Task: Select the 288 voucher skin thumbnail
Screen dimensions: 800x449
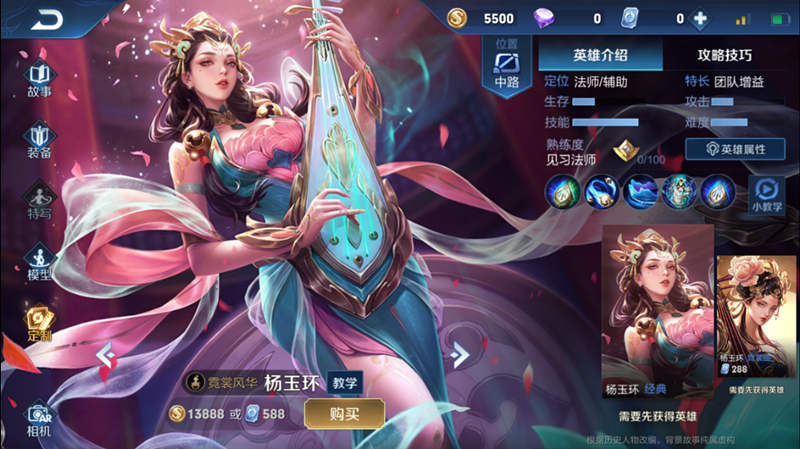Action: click(x=756, y=320)
